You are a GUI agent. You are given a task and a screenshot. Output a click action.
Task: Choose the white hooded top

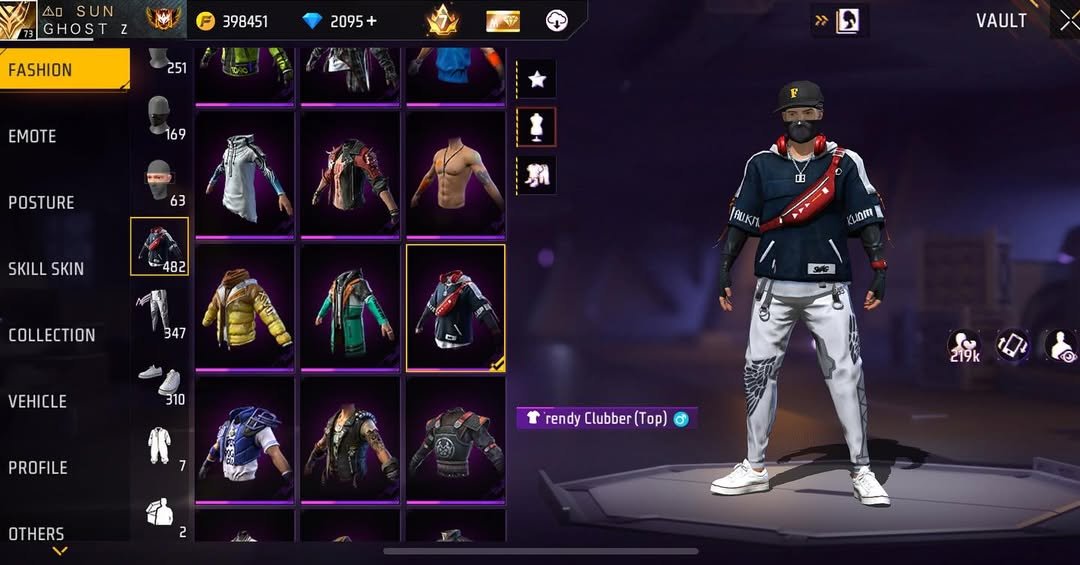pyautogui.click(x=245, y=174)
